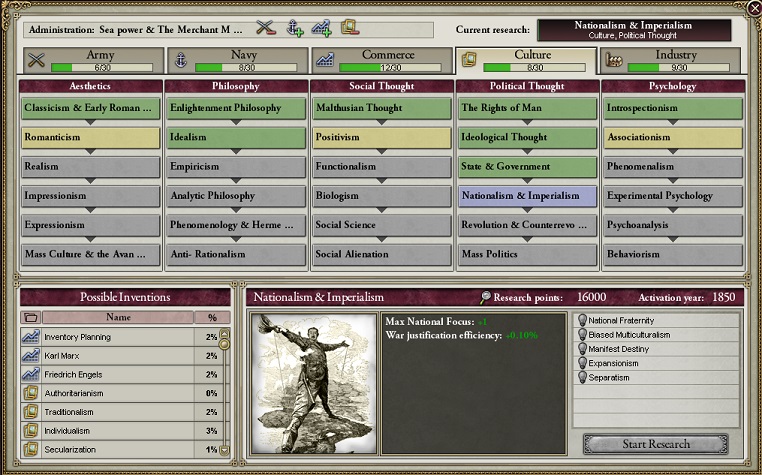Viewport: 762px width, 475px height.
Task: Choose the Realism aesthetics technology
Action: [90, 166]
